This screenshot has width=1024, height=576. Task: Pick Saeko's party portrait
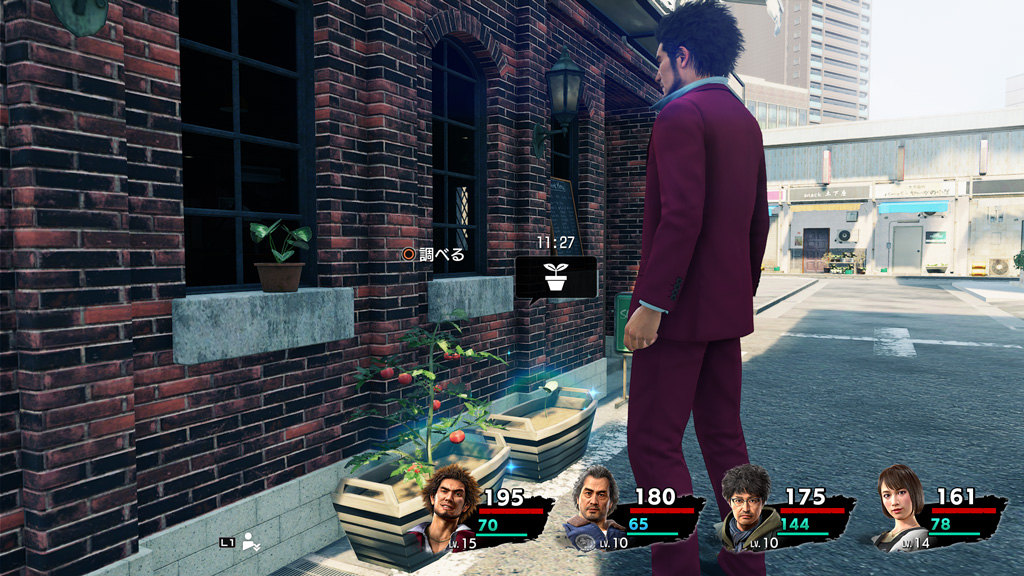[x=901, y=505]
